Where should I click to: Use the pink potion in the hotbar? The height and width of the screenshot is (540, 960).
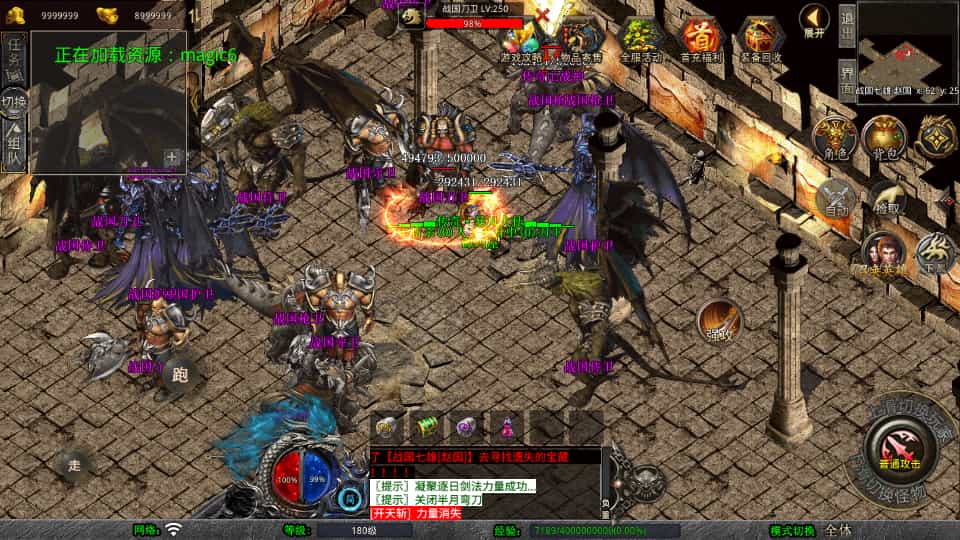click(509, 427)
